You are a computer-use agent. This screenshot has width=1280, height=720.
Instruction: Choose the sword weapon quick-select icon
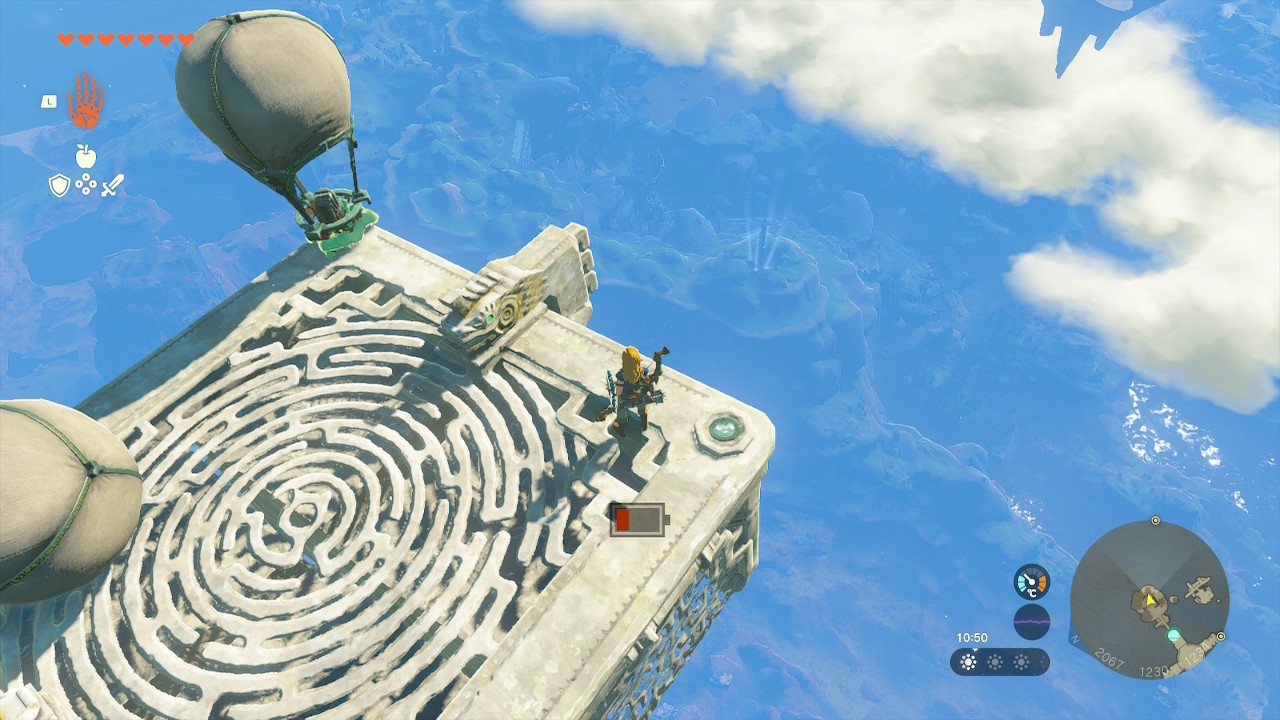112,185
